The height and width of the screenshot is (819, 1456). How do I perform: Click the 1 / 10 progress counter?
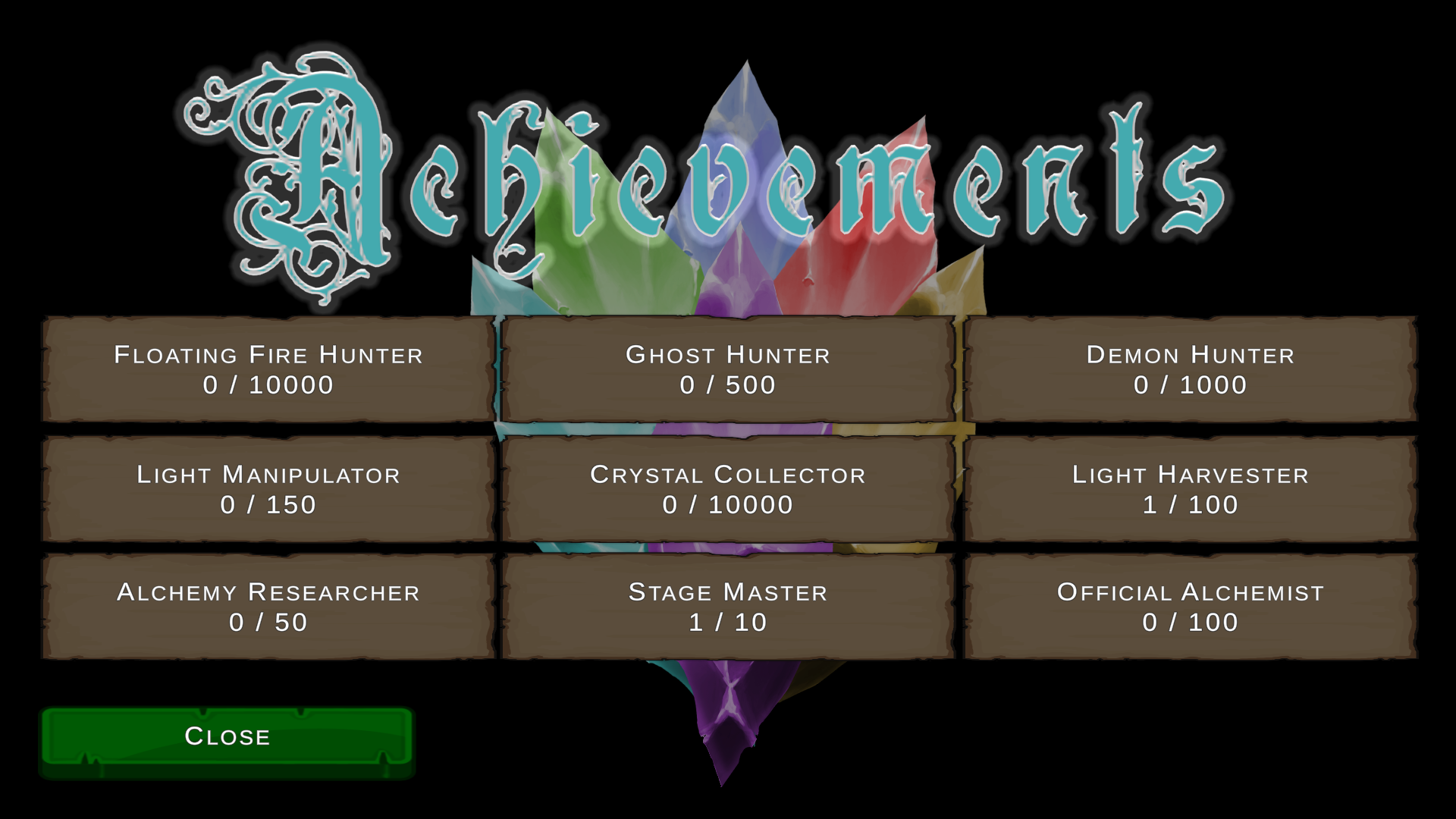pos(726,623)
